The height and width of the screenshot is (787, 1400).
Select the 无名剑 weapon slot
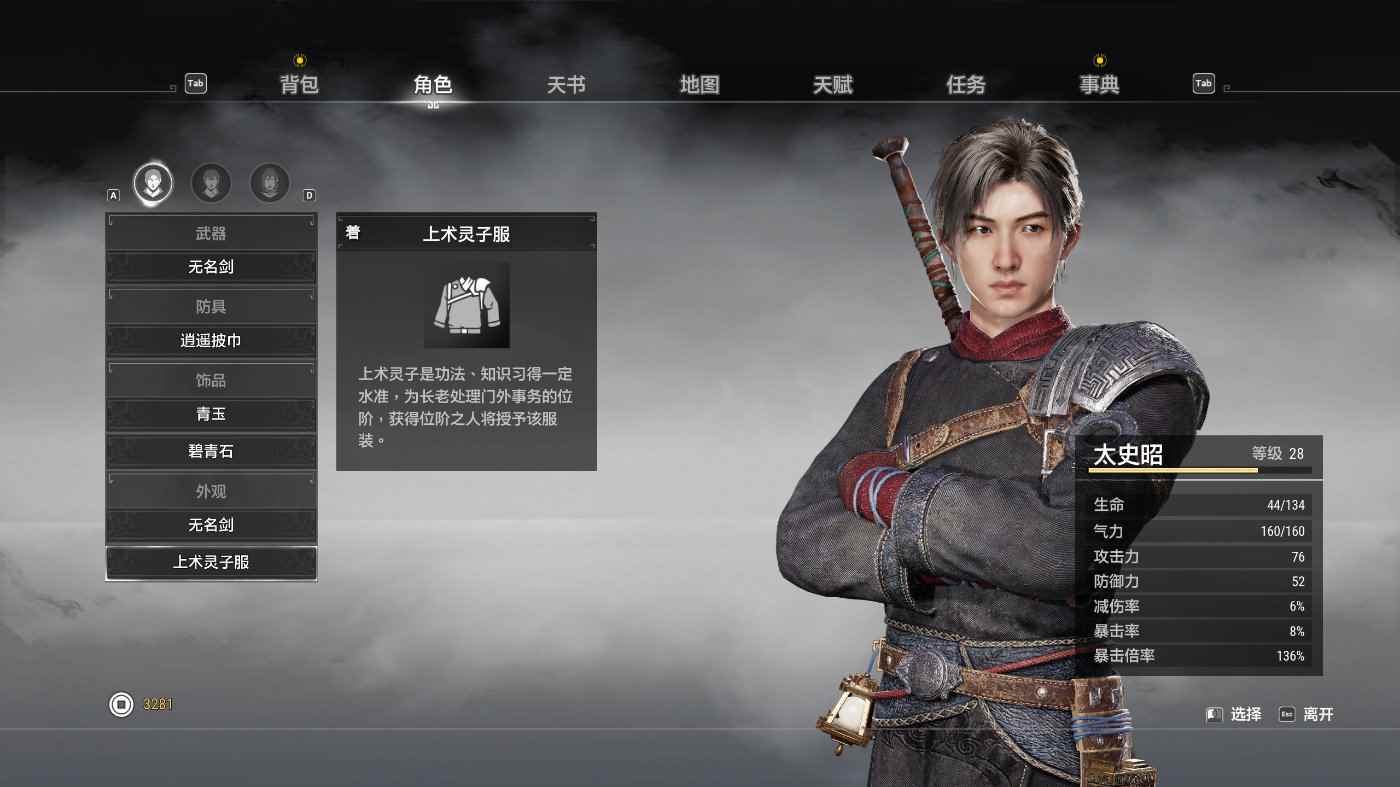click(211, 267)
